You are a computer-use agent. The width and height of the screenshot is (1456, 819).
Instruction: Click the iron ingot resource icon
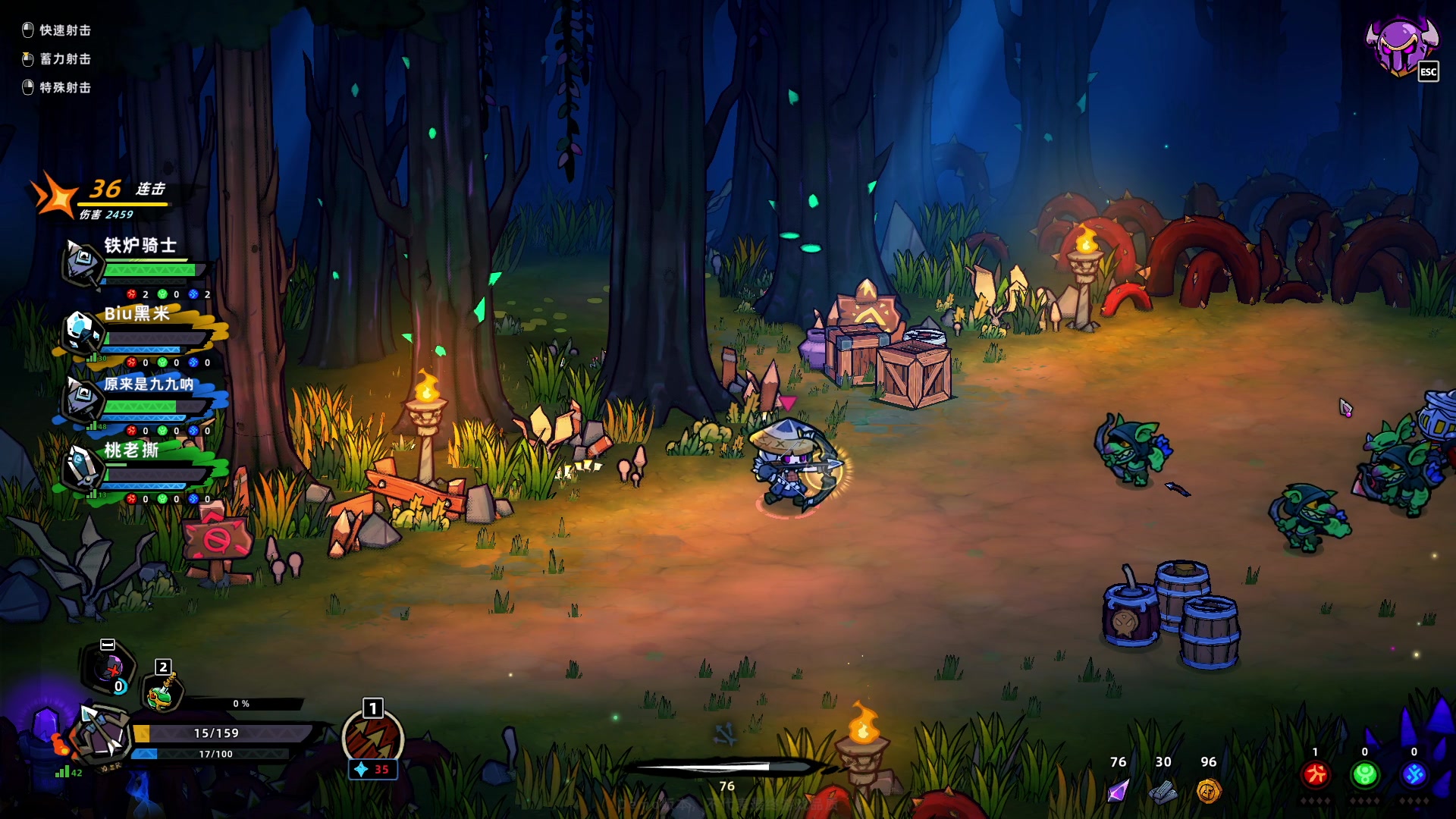(1163, 792)
